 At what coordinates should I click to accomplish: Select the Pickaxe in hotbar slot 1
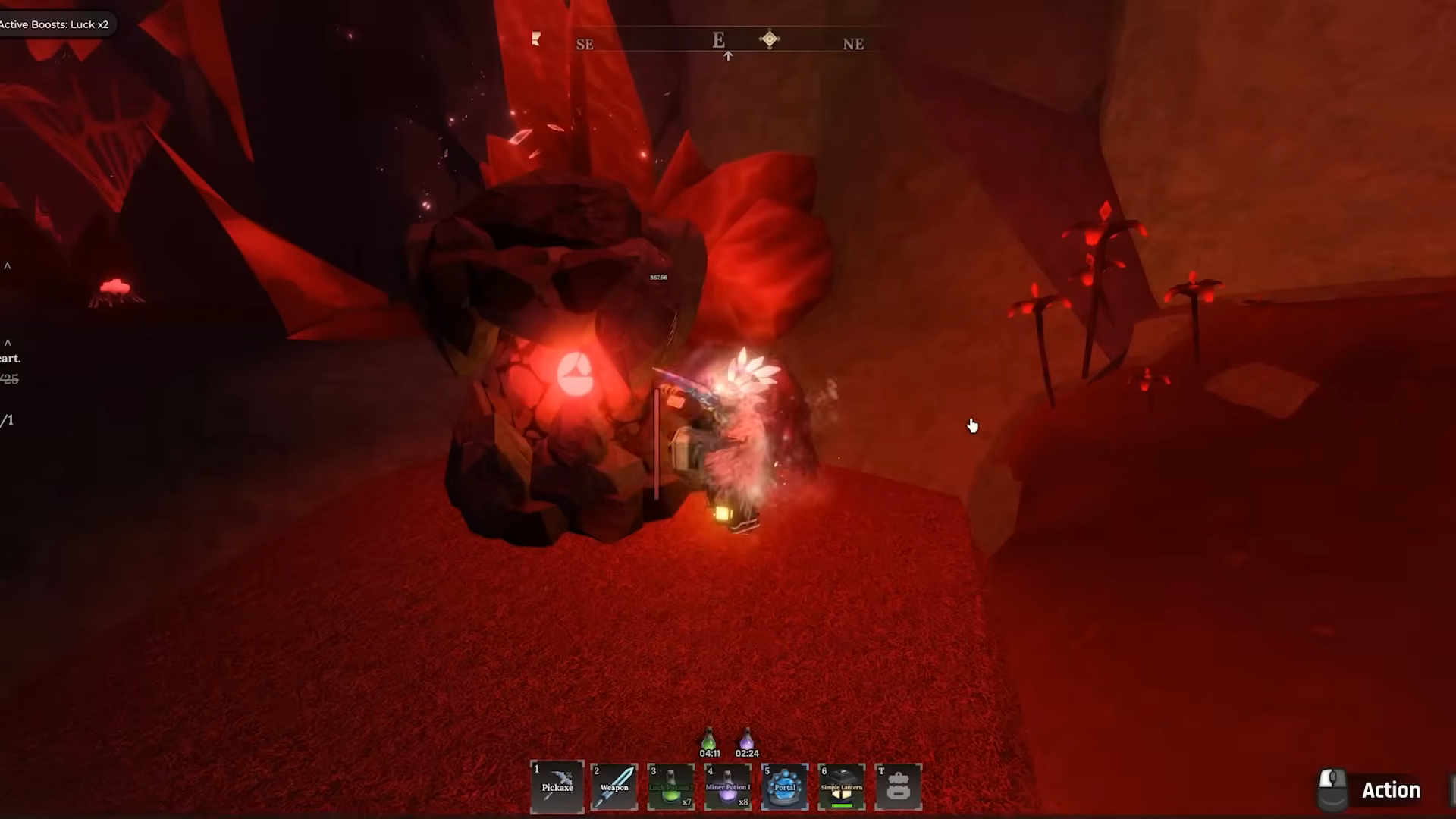coord(557,786)
